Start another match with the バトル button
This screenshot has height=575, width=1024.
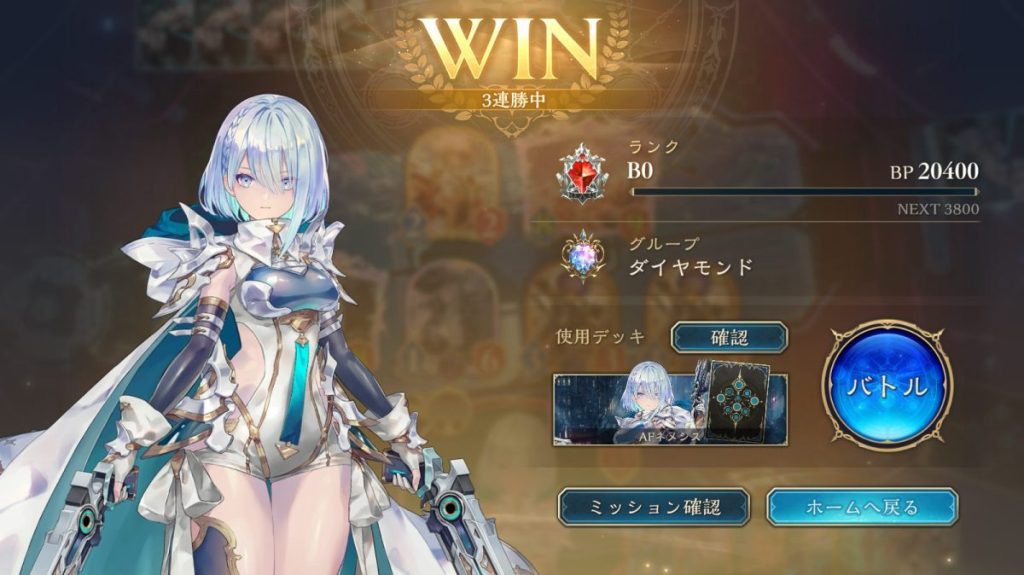pos(887,385)
